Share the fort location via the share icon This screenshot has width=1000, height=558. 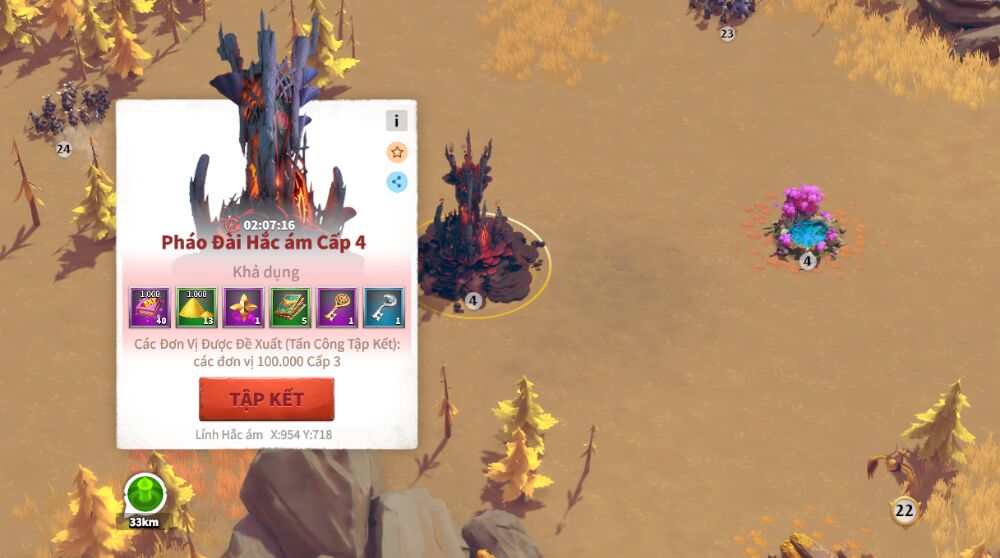tap(397, 182)
